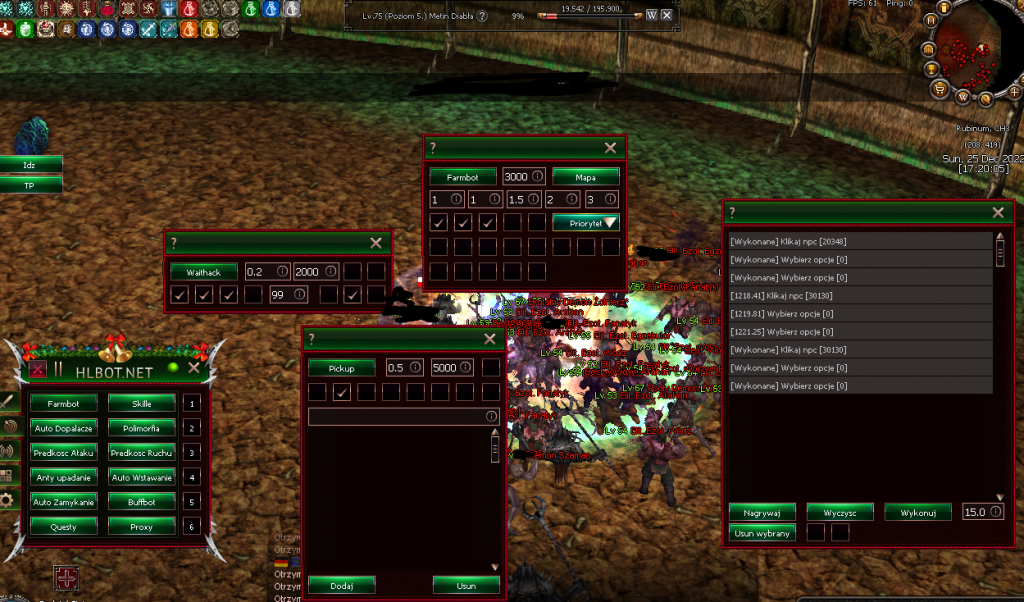This screenshot has width=1024, height=602.
Task: Clear the action list with Wyczysc
Action: (840, 512)
